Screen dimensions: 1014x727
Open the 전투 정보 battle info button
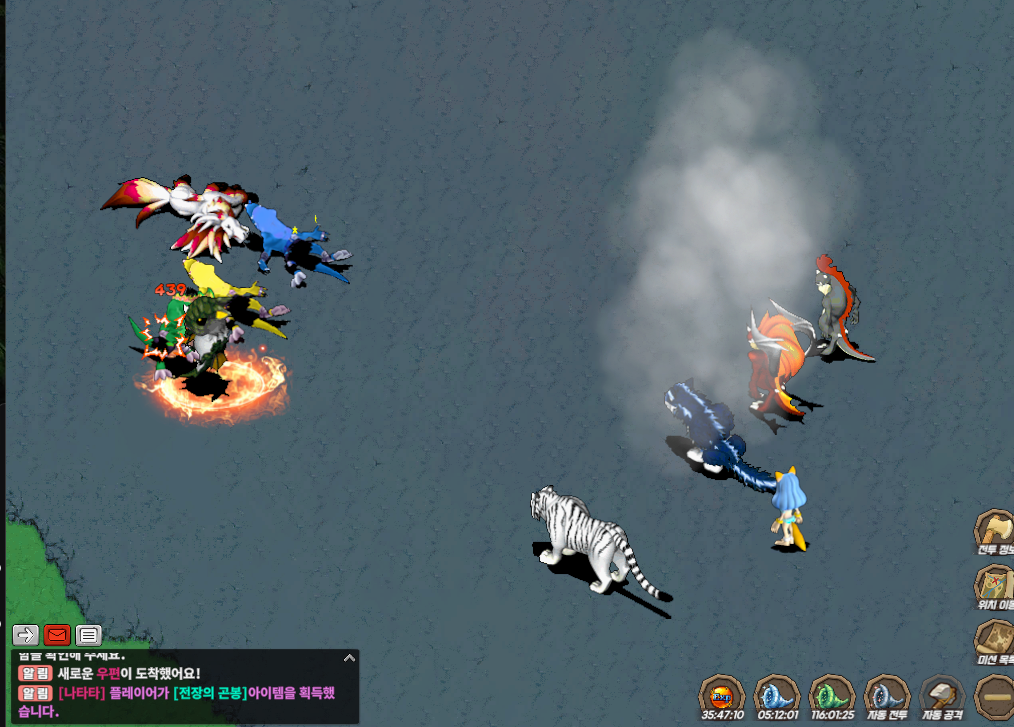pos(994,530)
